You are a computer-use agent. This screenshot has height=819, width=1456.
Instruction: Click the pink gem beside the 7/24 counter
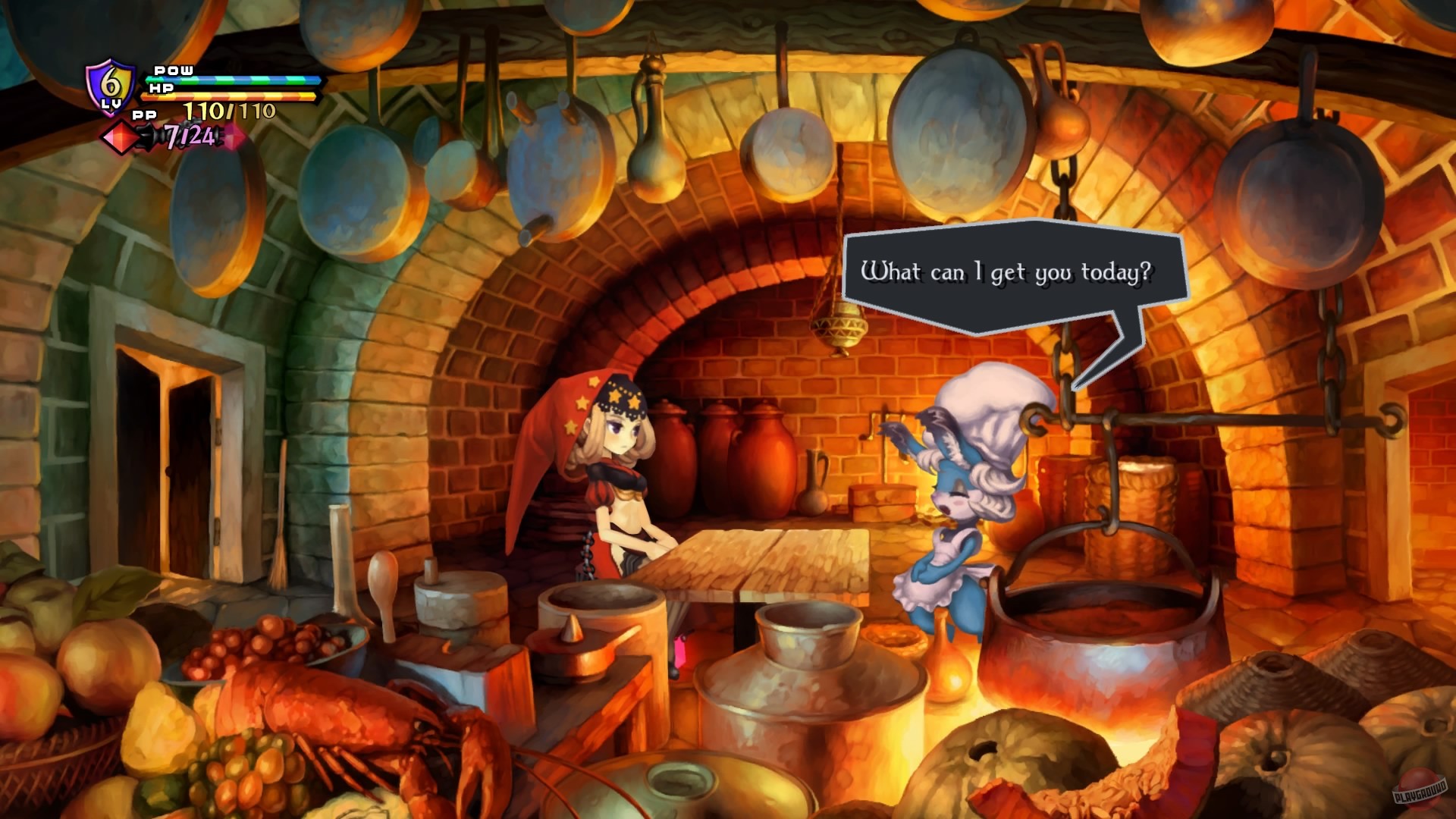coord(235,136)
